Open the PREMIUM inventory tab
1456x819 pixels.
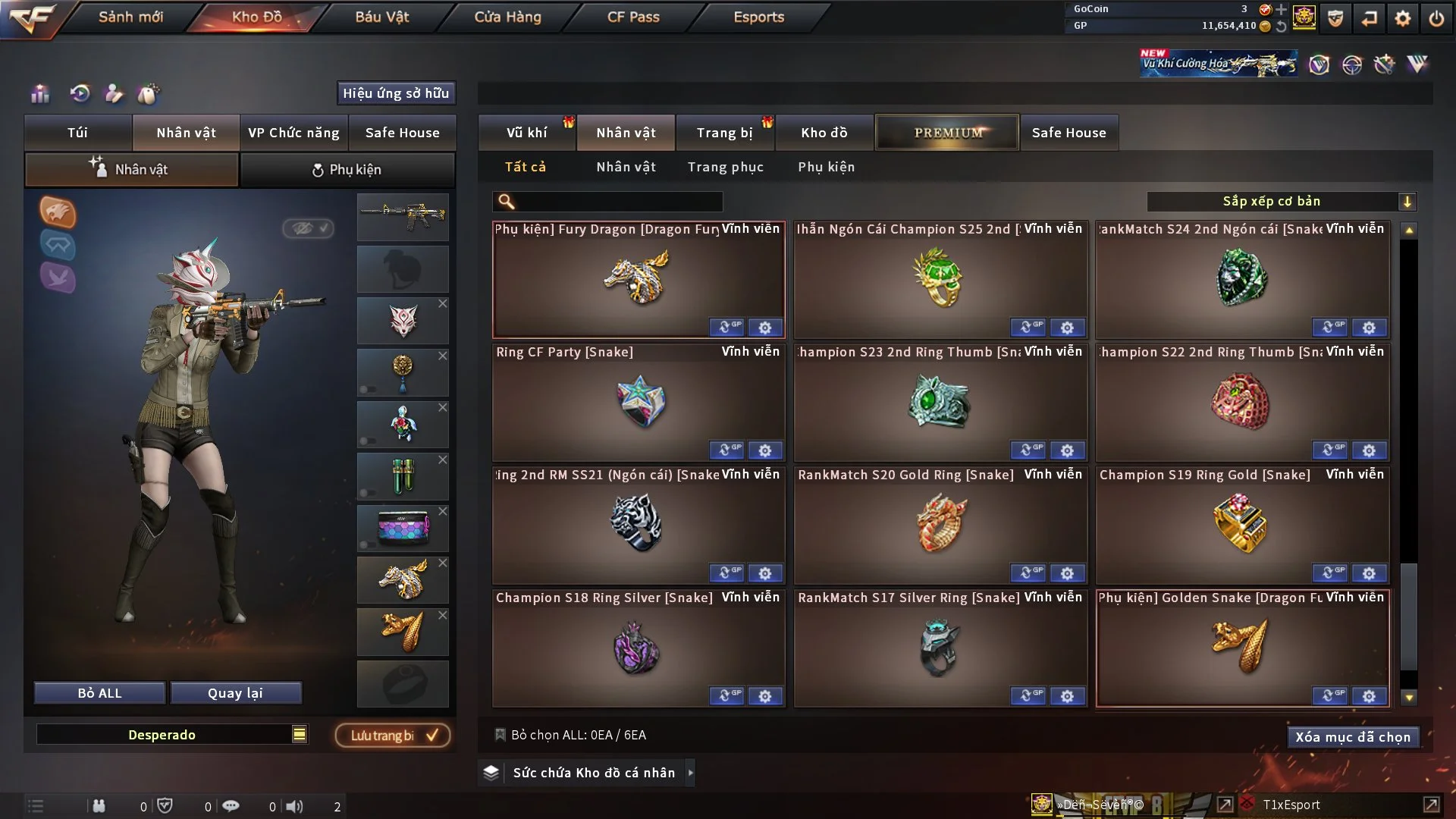[x=947, y=133]
